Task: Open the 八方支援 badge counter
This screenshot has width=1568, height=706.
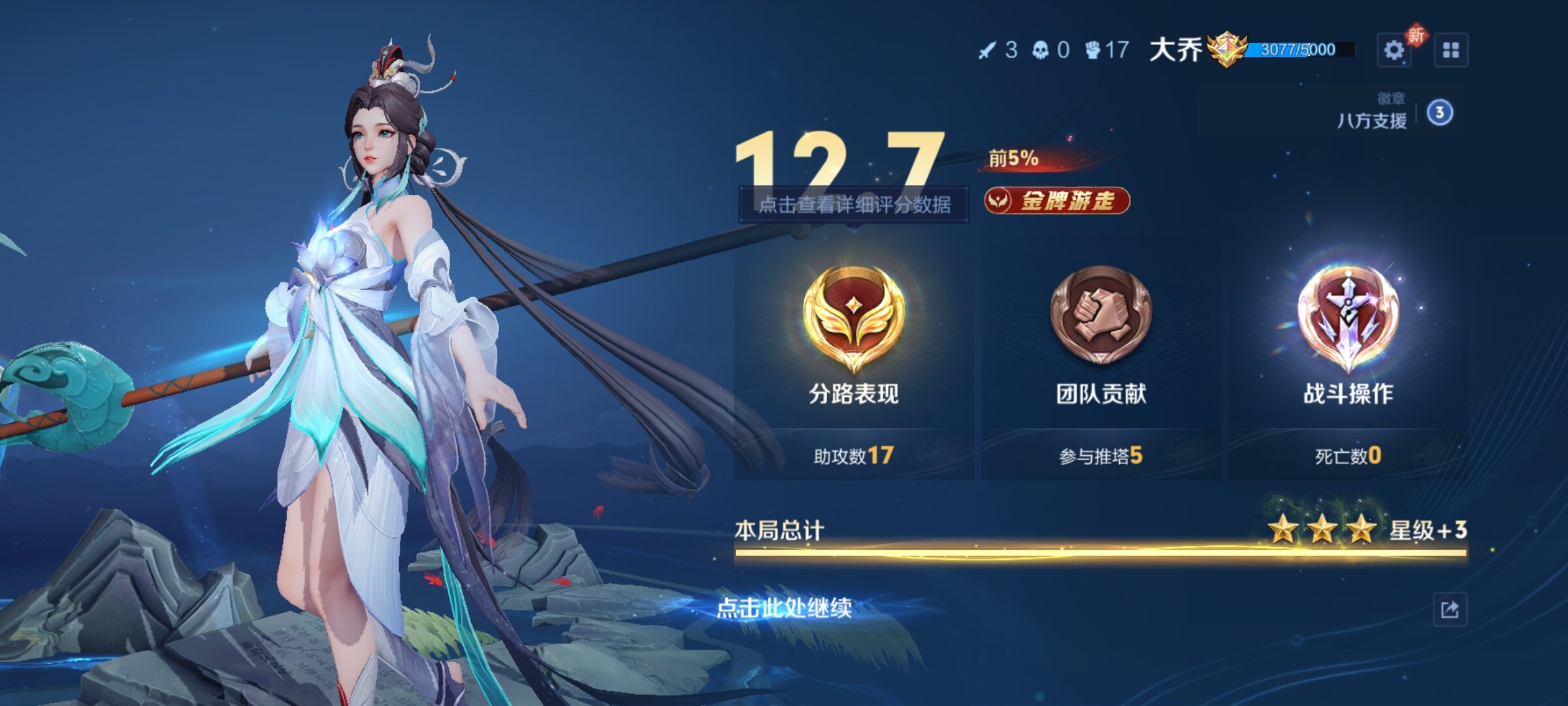Action: [1439, 113]
